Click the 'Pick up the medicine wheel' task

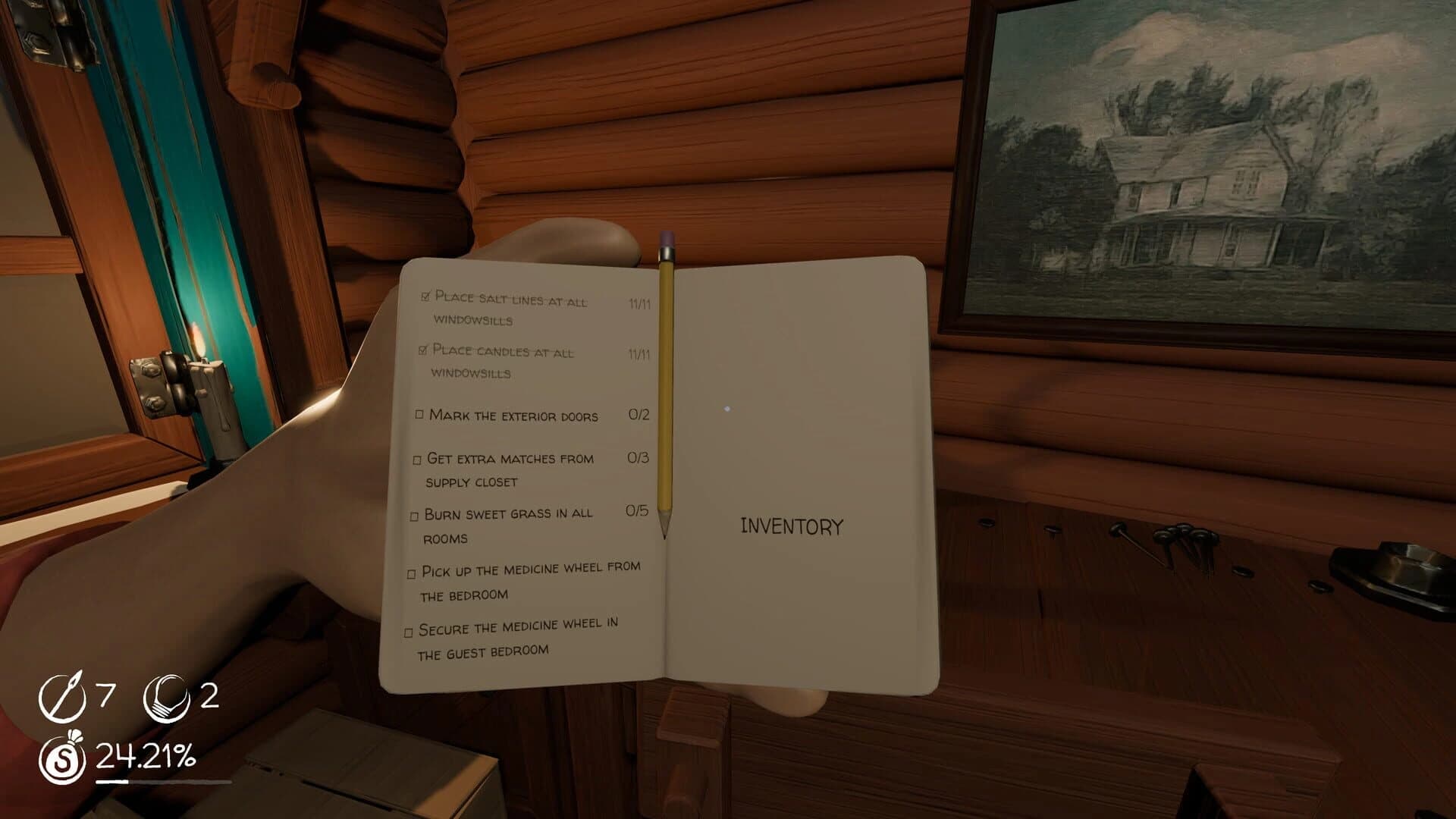coord(530,581)
